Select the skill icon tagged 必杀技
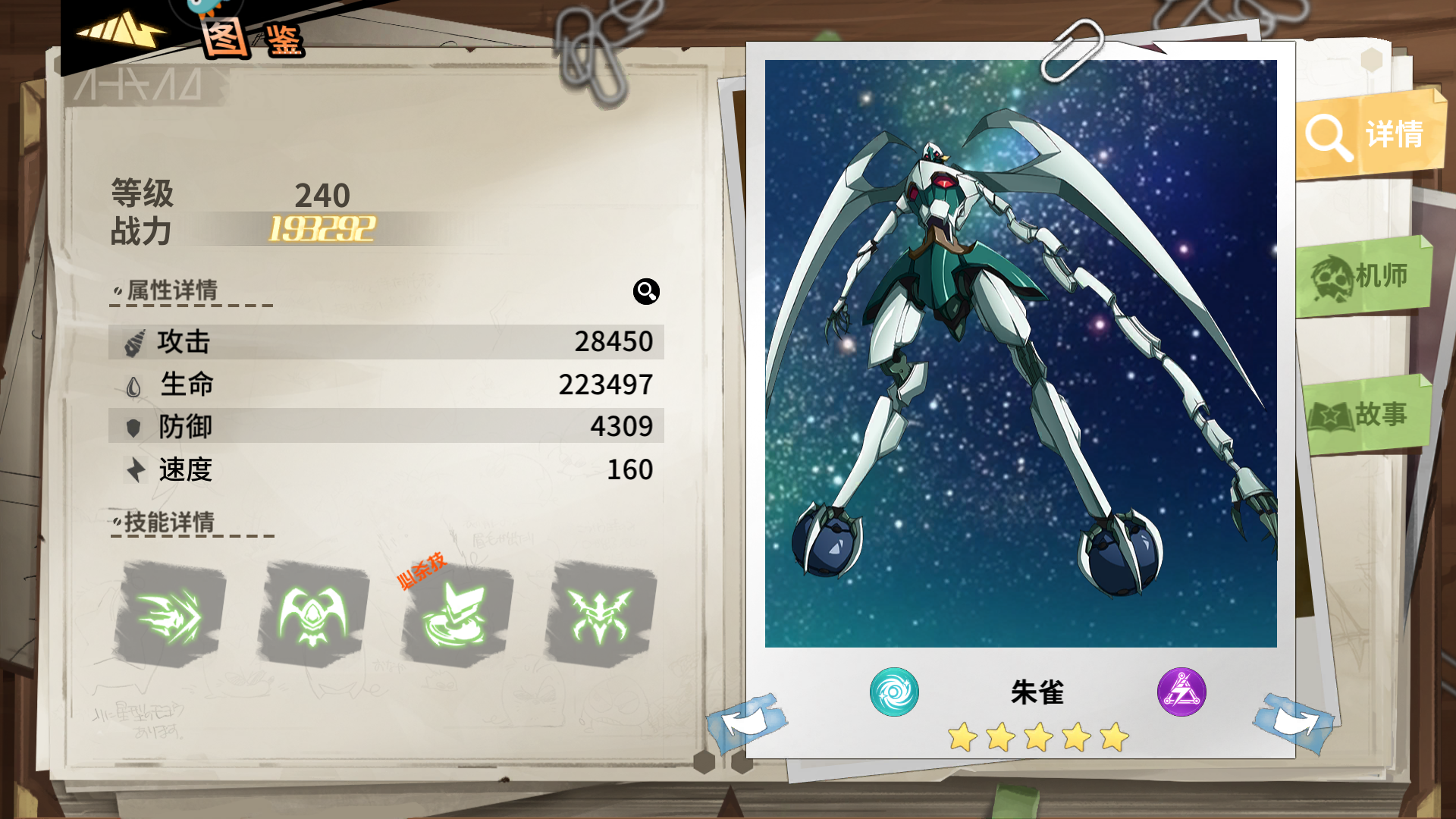The height and width of the screenshot is (819, 1456). click(457, 614)
